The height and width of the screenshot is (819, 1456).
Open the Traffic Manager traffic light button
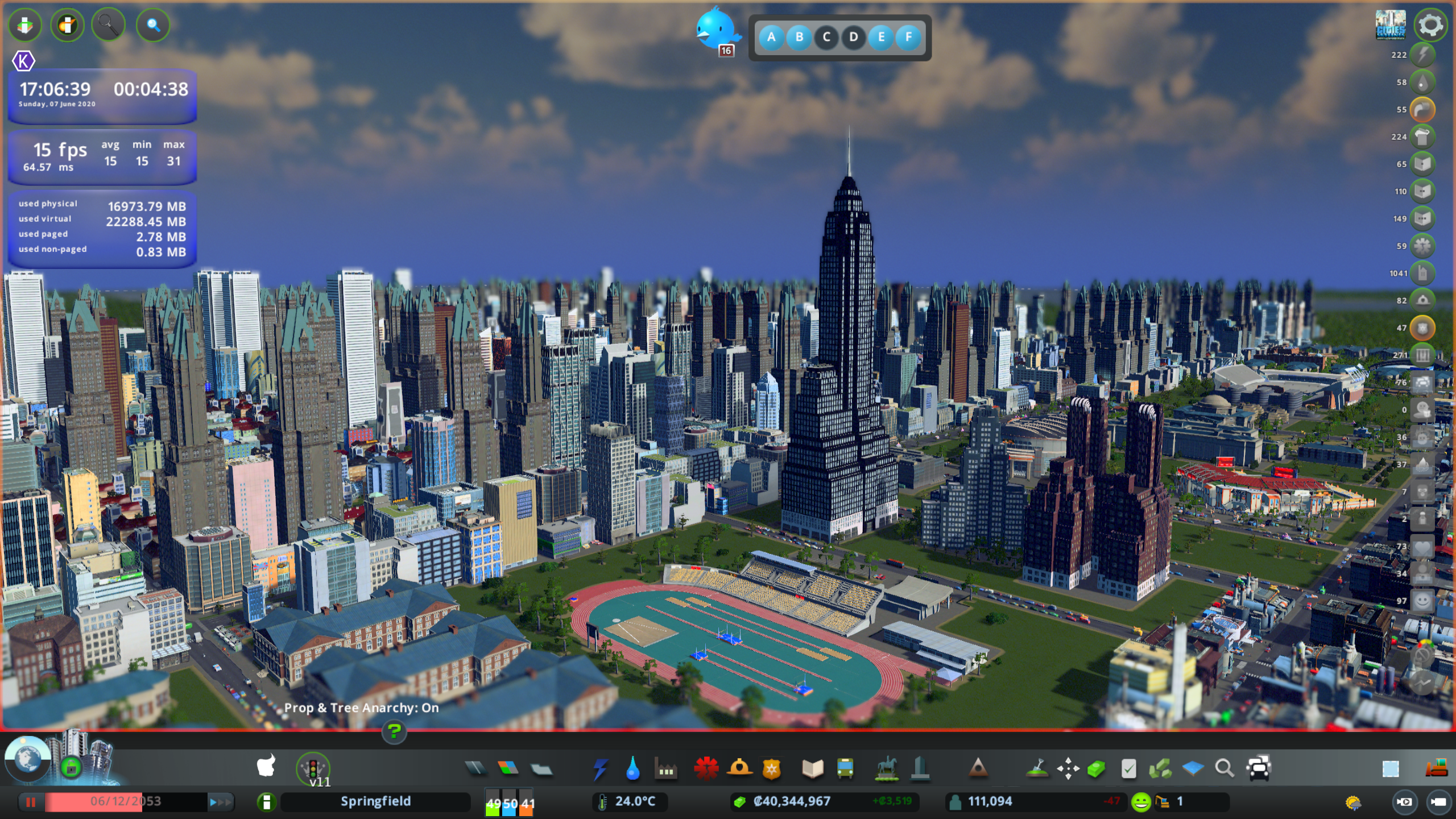[313, 768]
